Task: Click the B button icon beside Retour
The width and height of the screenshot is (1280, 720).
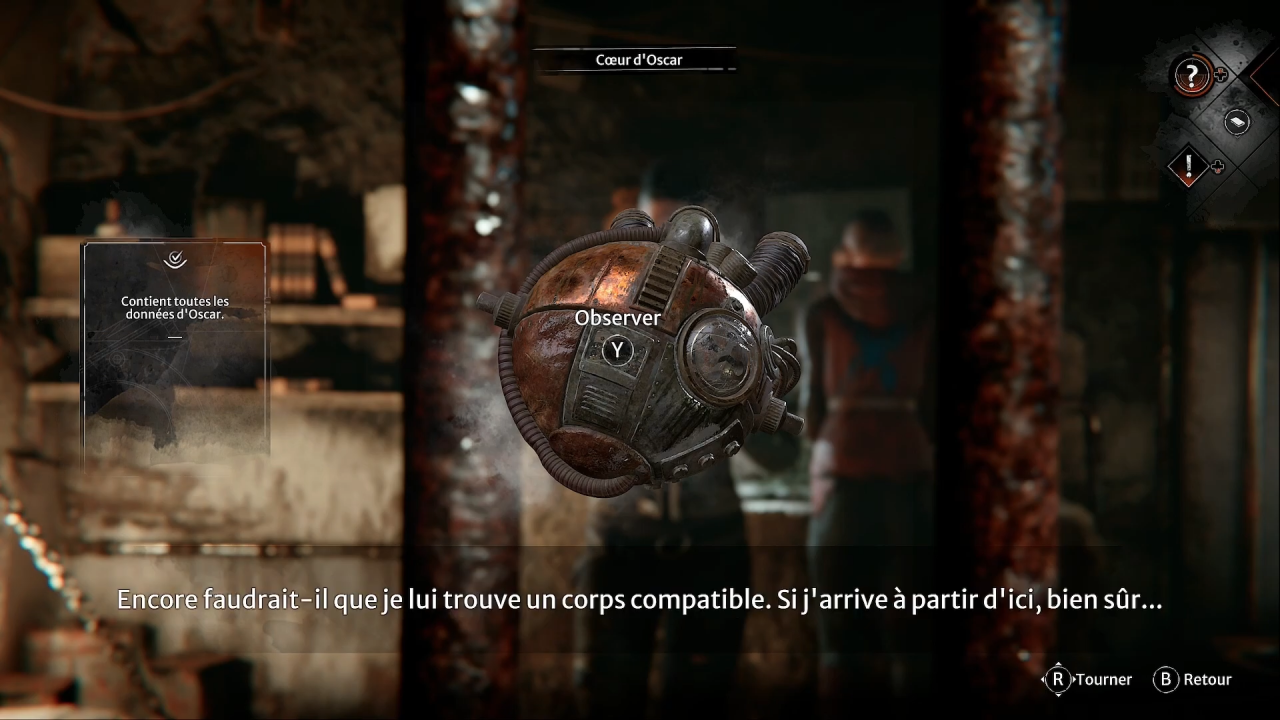Action: (x=1165, y=679)
